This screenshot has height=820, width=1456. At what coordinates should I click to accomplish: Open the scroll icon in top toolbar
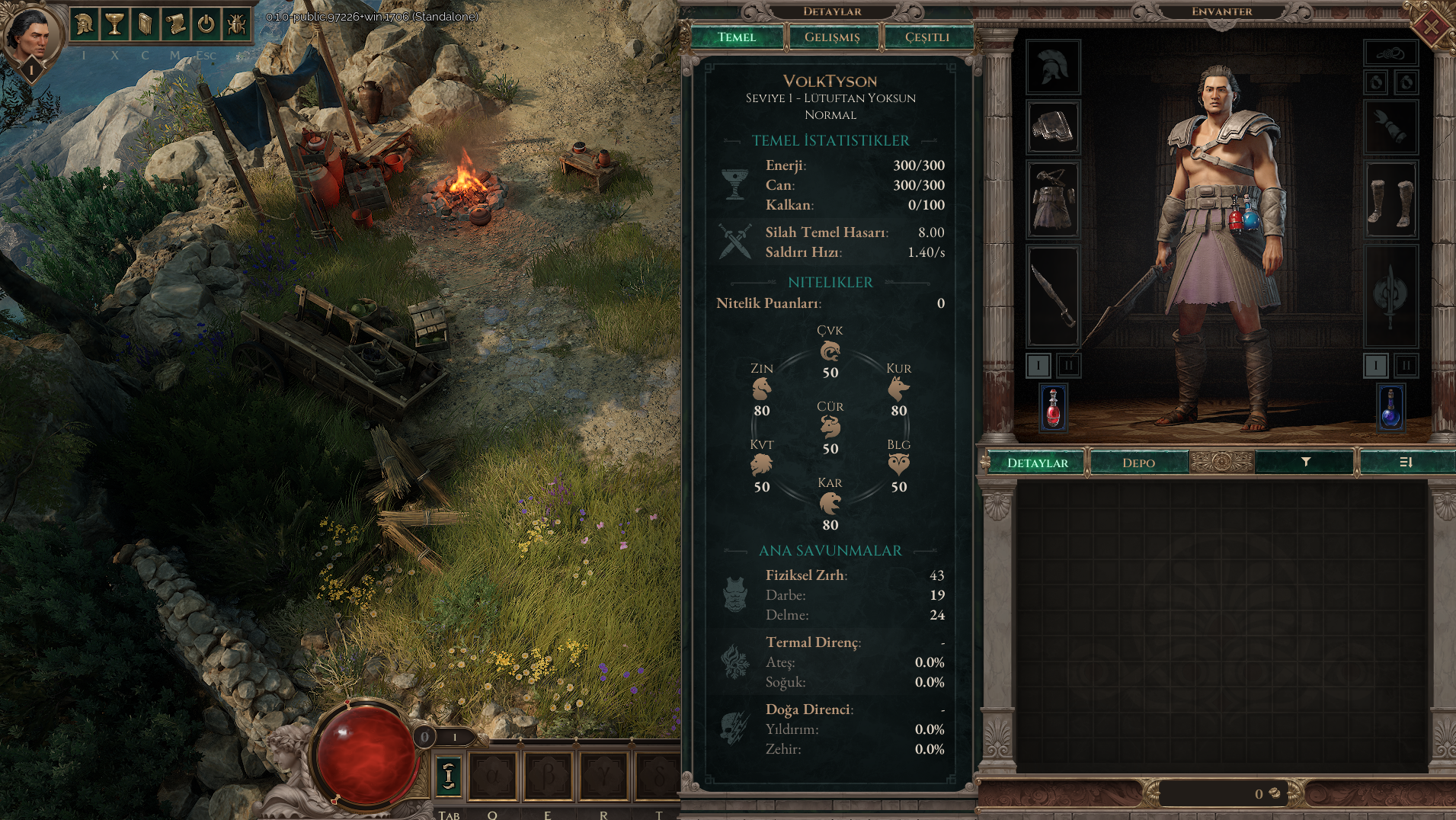pyautogui.click(x=175, y=24)
